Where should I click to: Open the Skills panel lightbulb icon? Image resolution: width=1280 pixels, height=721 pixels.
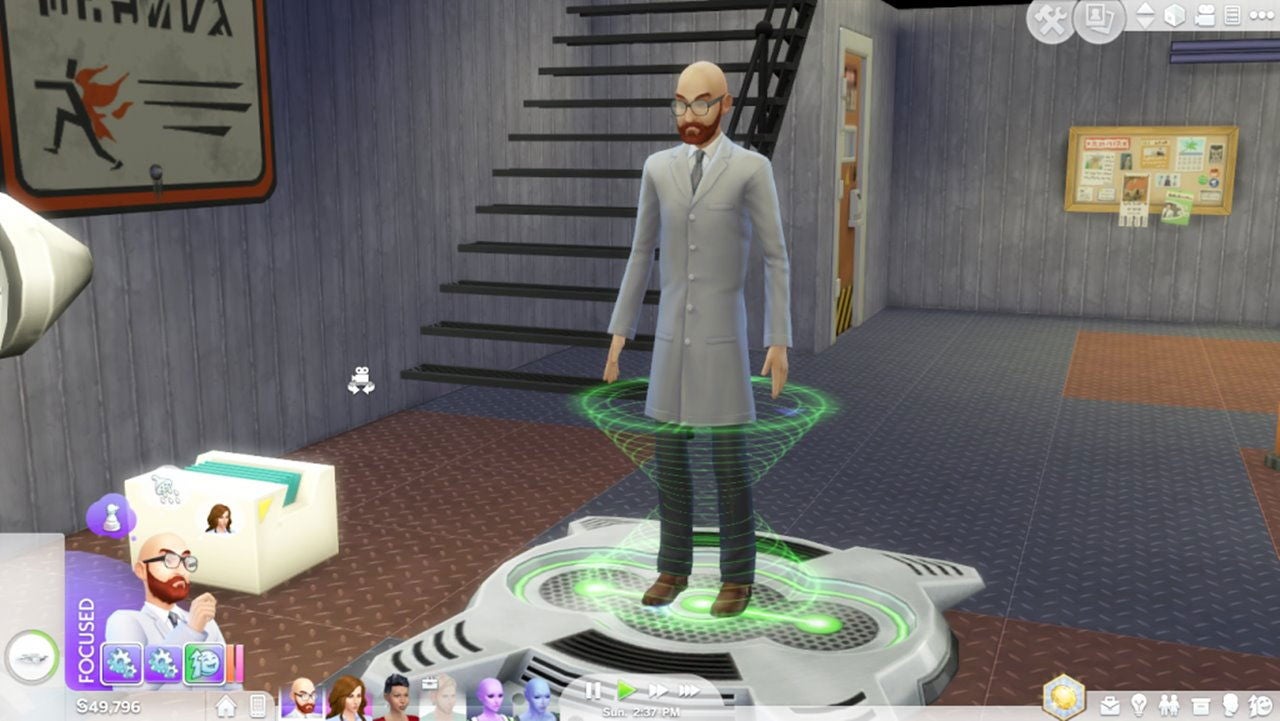click(x=1140, y=705)
